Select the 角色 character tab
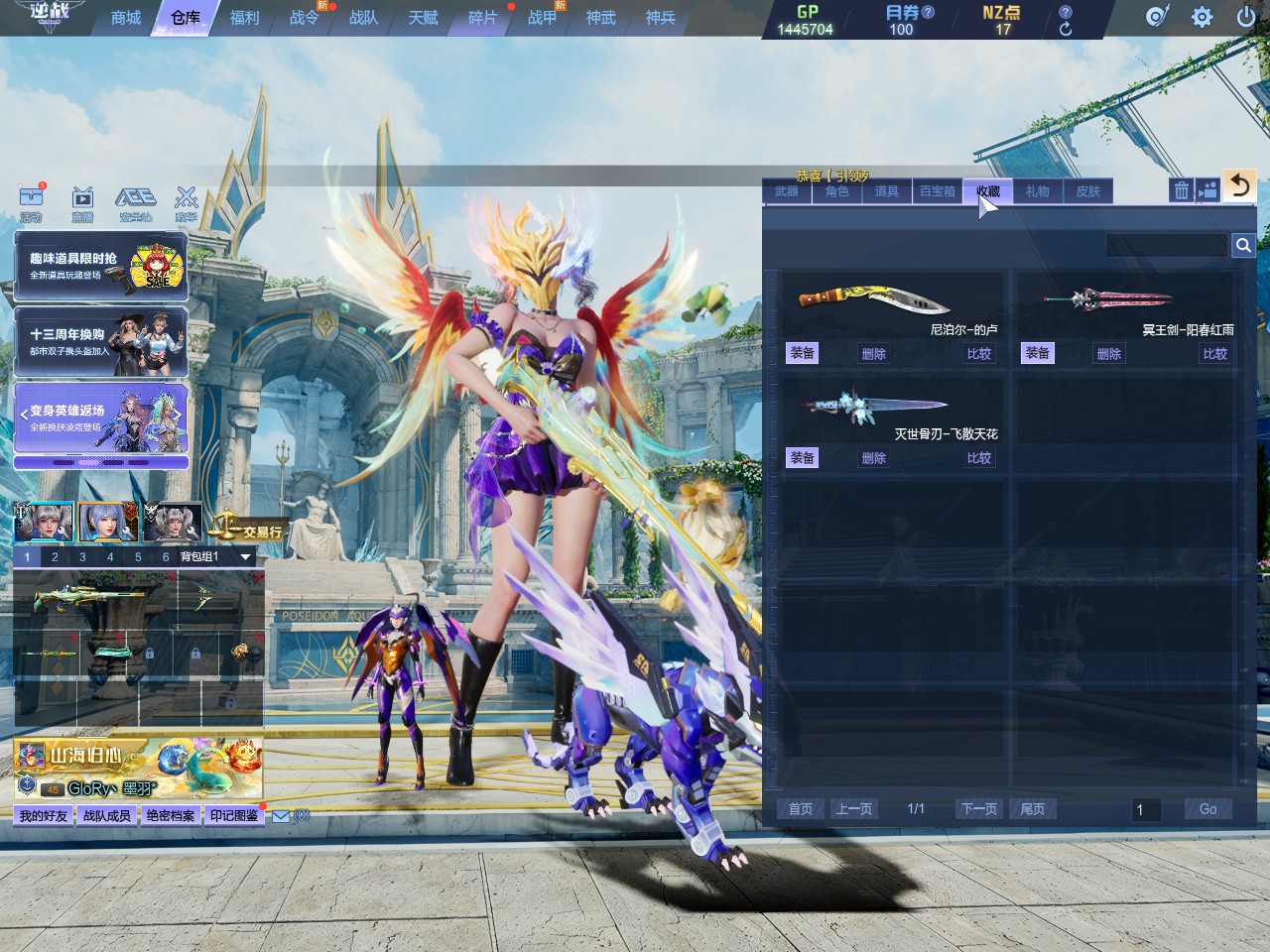The width and height of the screenshot is (1270, 952). pyautogui.click(x=837, y=191)
